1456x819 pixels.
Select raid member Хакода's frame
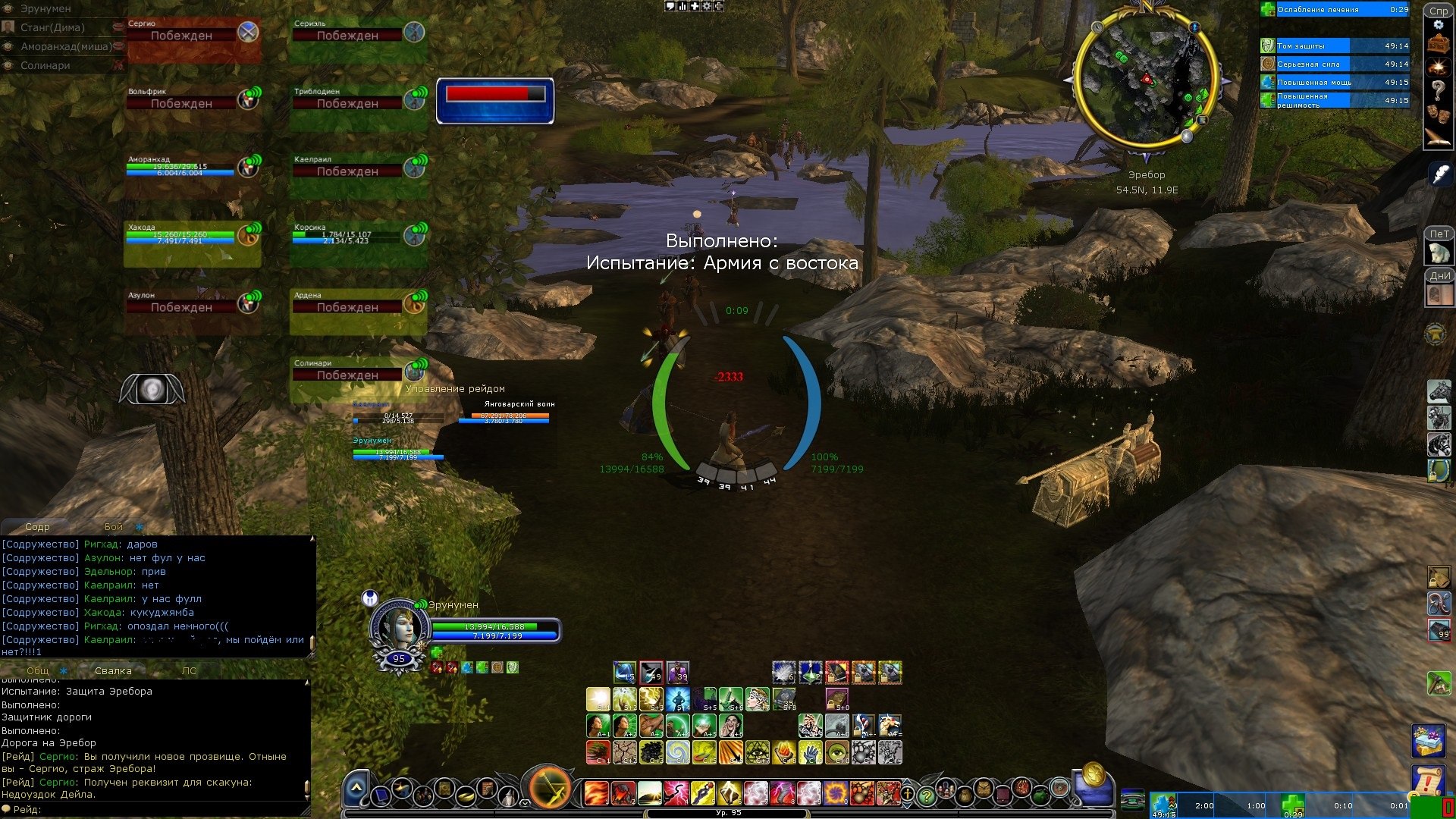pyautogui.click(x=192, y=242)
